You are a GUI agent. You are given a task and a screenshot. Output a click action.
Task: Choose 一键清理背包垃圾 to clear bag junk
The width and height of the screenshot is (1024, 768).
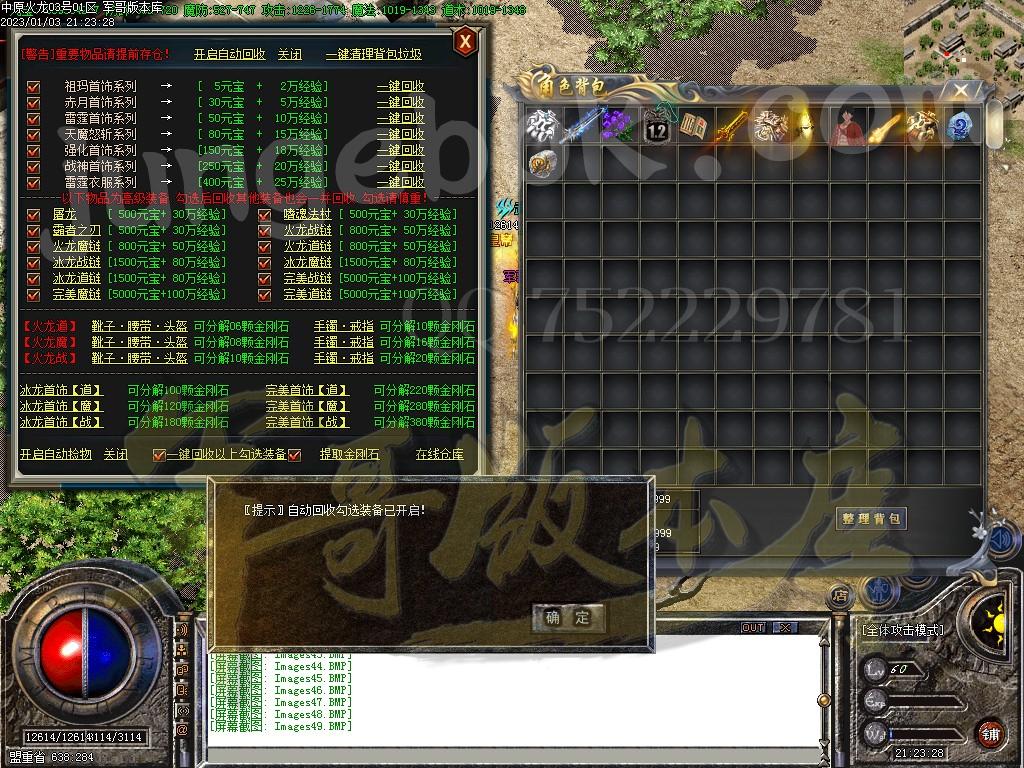(x=373, y=55)
